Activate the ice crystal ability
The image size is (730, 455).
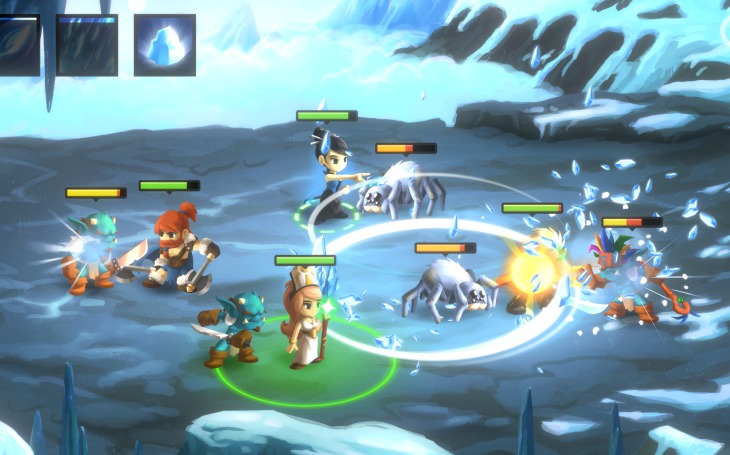pyautogui.click(x=164, y=45)
